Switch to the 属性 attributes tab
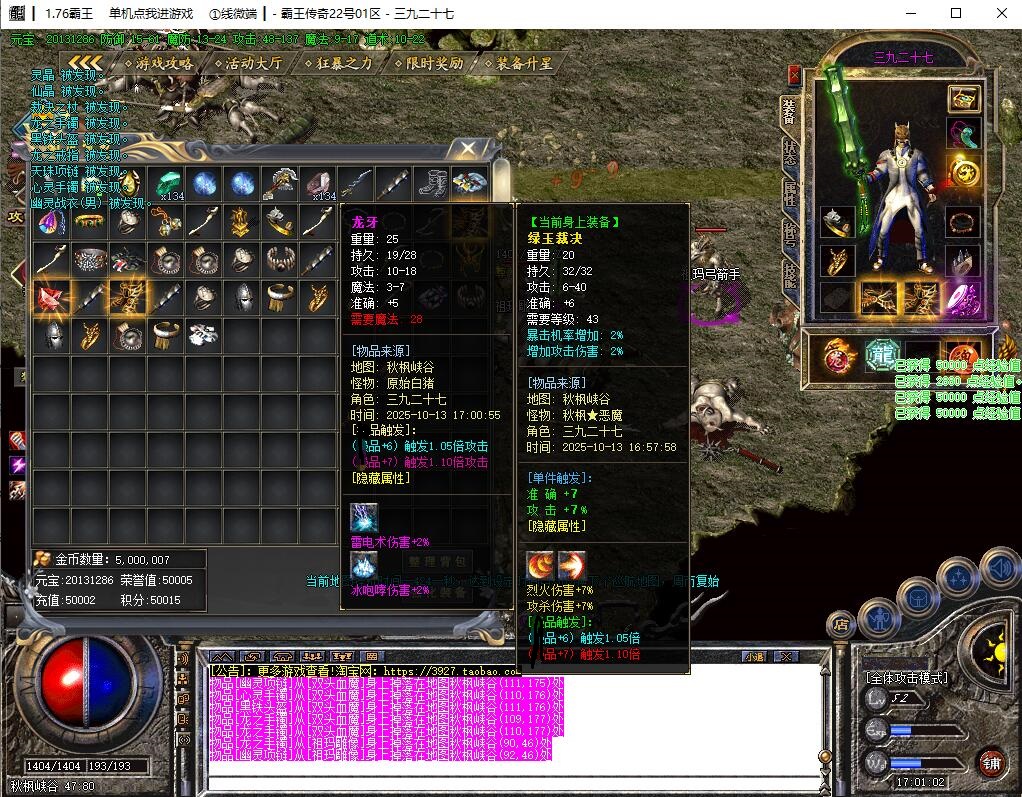Image resolution: width=1022 pixels, height=797 pixels. point(790,193)
